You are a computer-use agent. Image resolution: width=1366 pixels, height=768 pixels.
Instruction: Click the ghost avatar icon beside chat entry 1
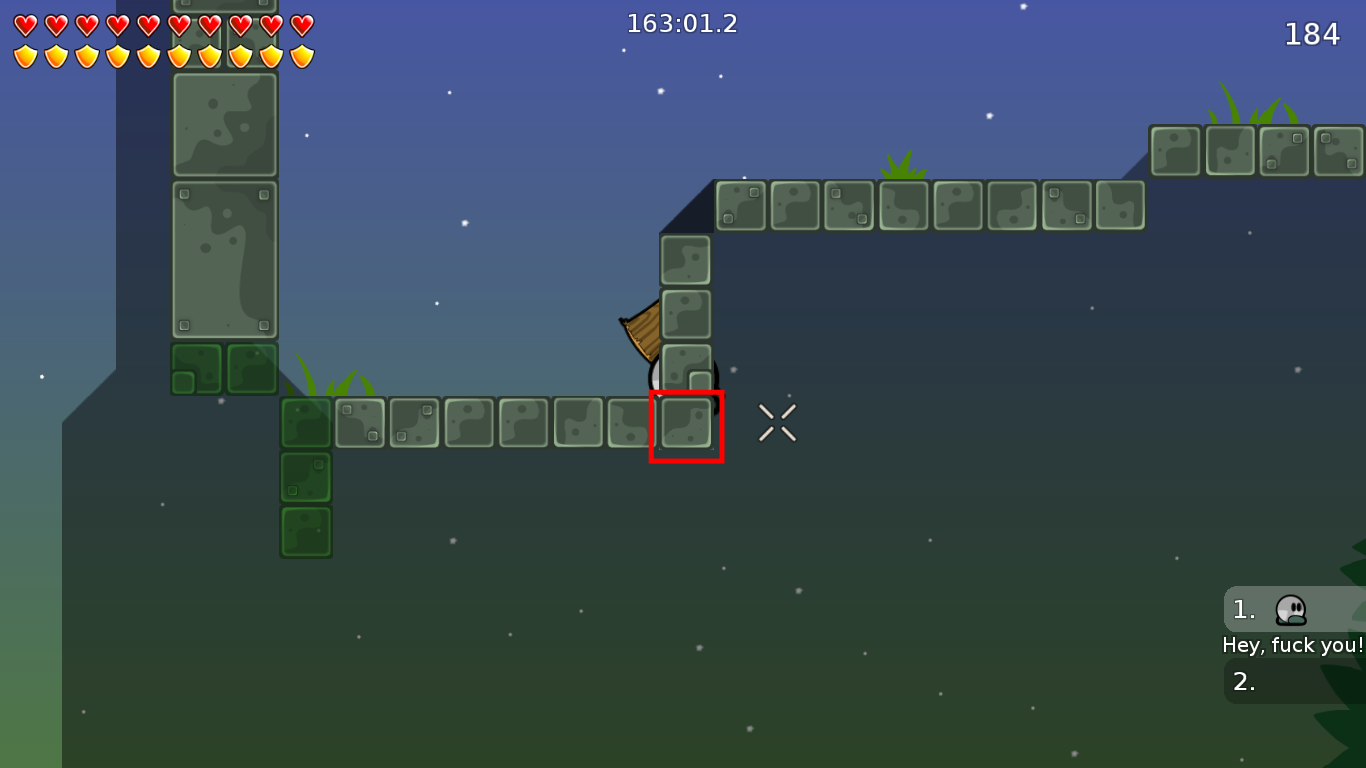tap(1289, 610)
